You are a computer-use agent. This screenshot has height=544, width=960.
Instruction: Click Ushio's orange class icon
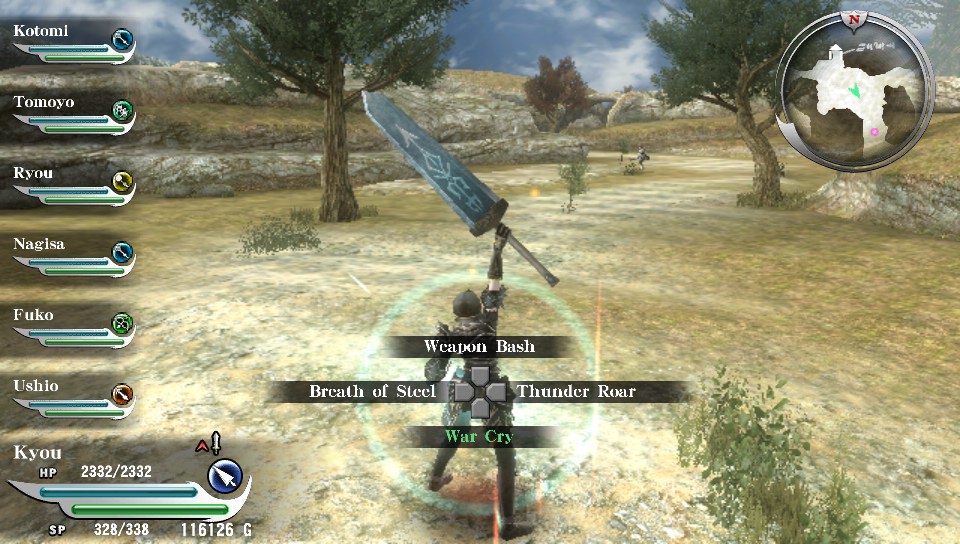click(x=122, y=394)
